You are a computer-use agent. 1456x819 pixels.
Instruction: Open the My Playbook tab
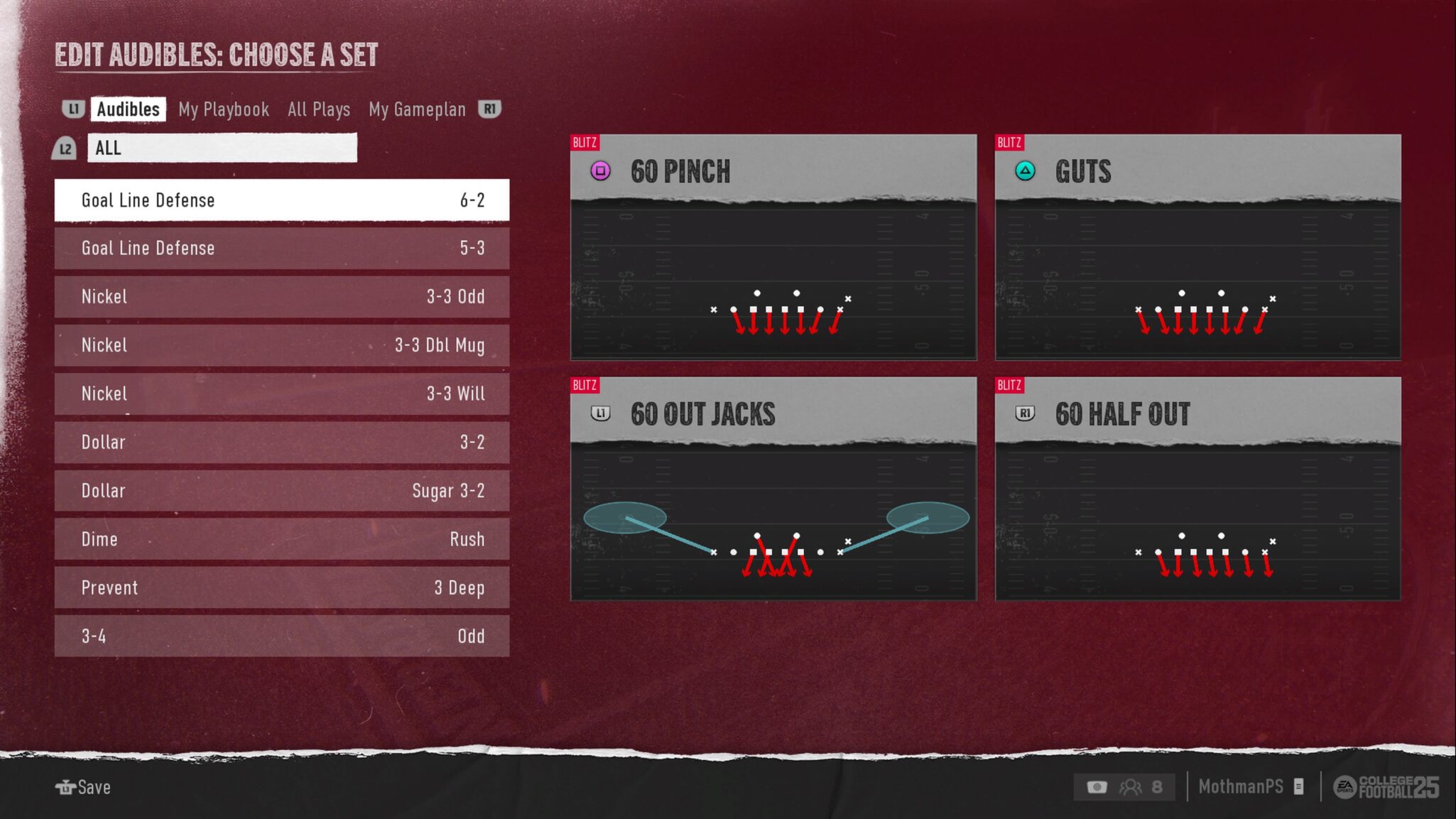pyautogui.click(x=224, y=109)
